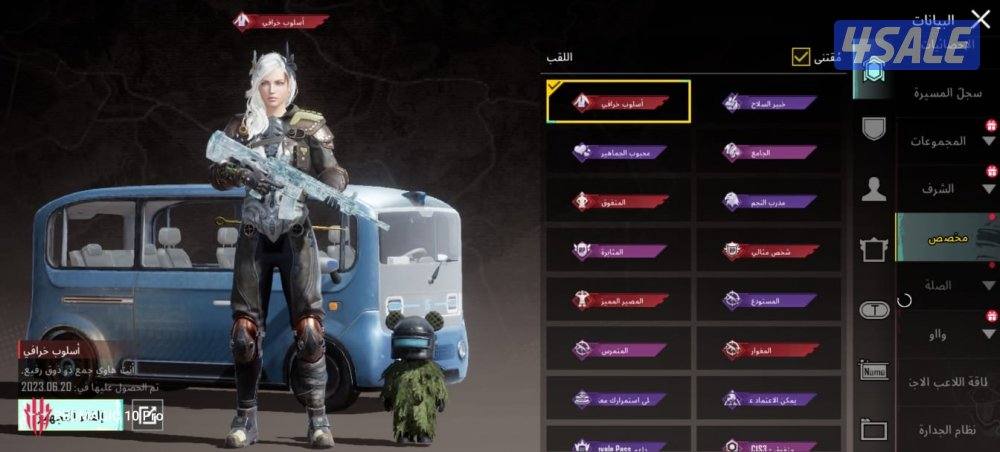Unequip the current title with the cyan button
Image resolution: width=1000 pixels, height=452 pixels.
[70, 414]
